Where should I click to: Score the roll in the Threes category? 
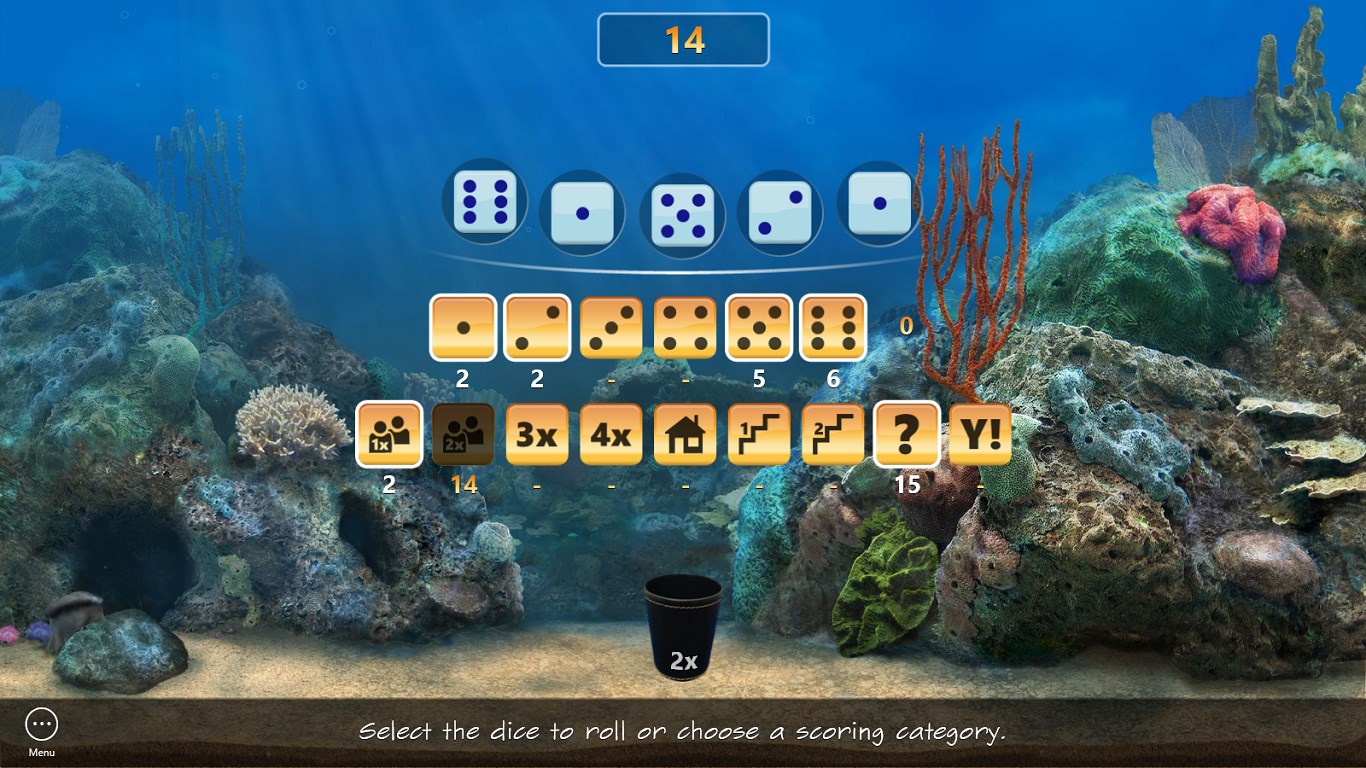pyautogui.click(x=611, y=327)
